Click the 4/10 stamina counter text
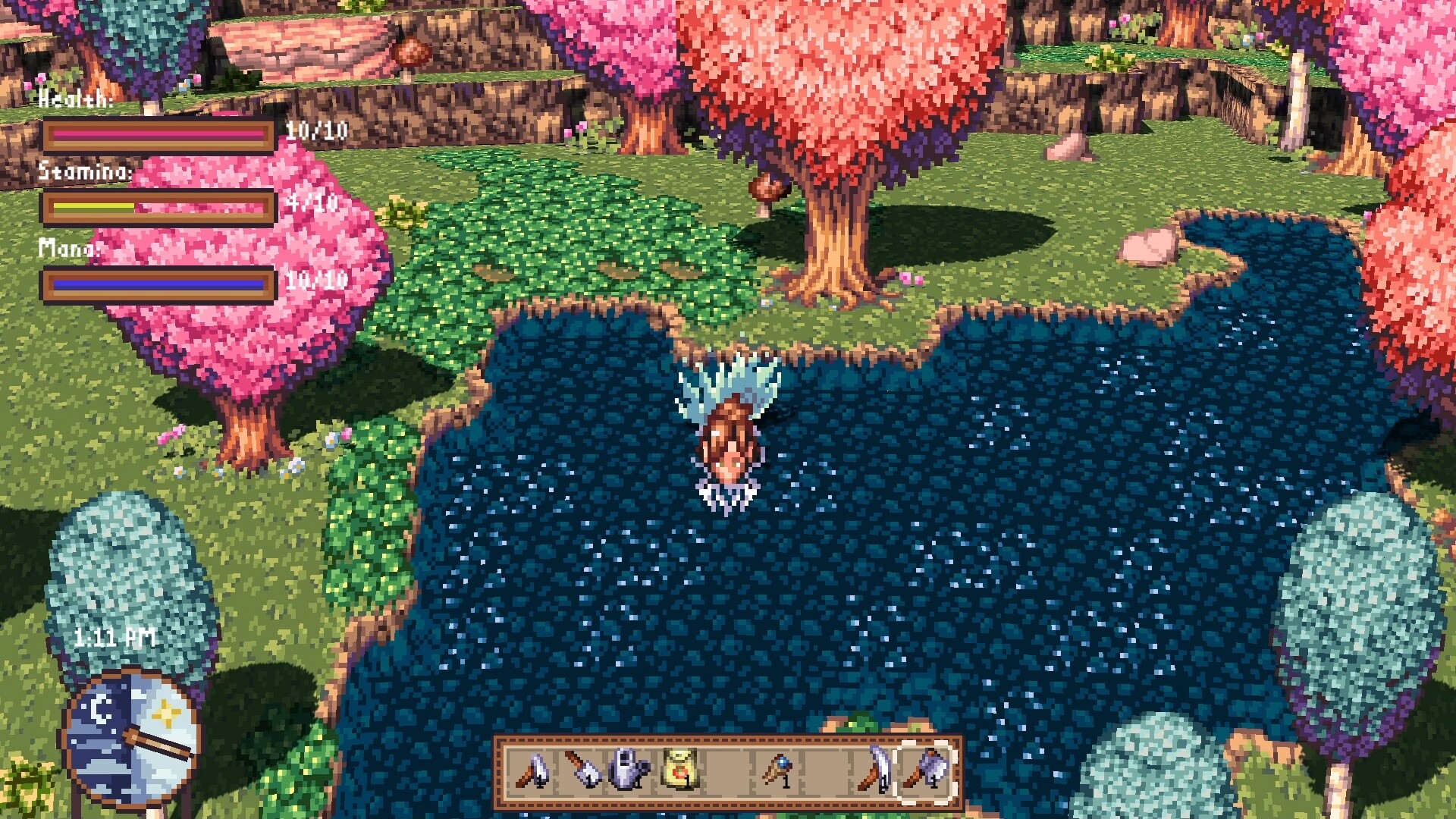Image resolution: width=1456 pixels, height=819 pixels. (x=312, y=203)
